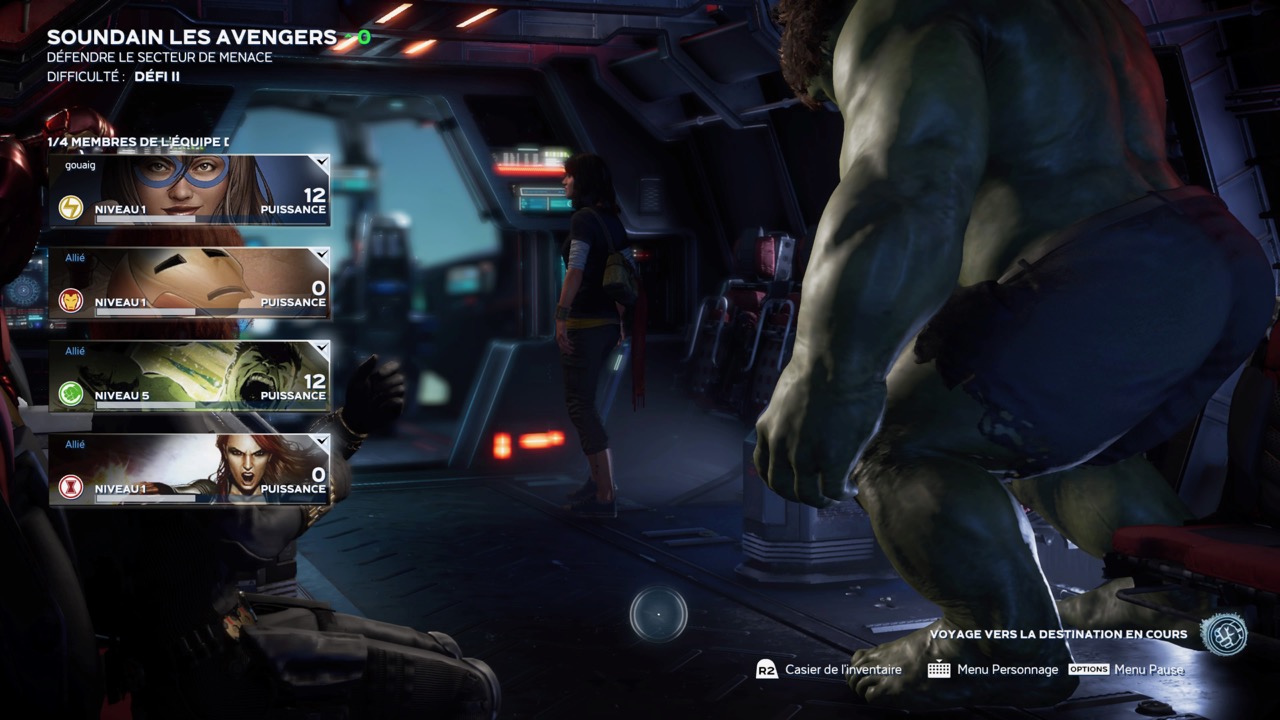Select gouaig's Ms. Marvel team card
Viewport: 1280px width, 720px height.
point(190,190)
